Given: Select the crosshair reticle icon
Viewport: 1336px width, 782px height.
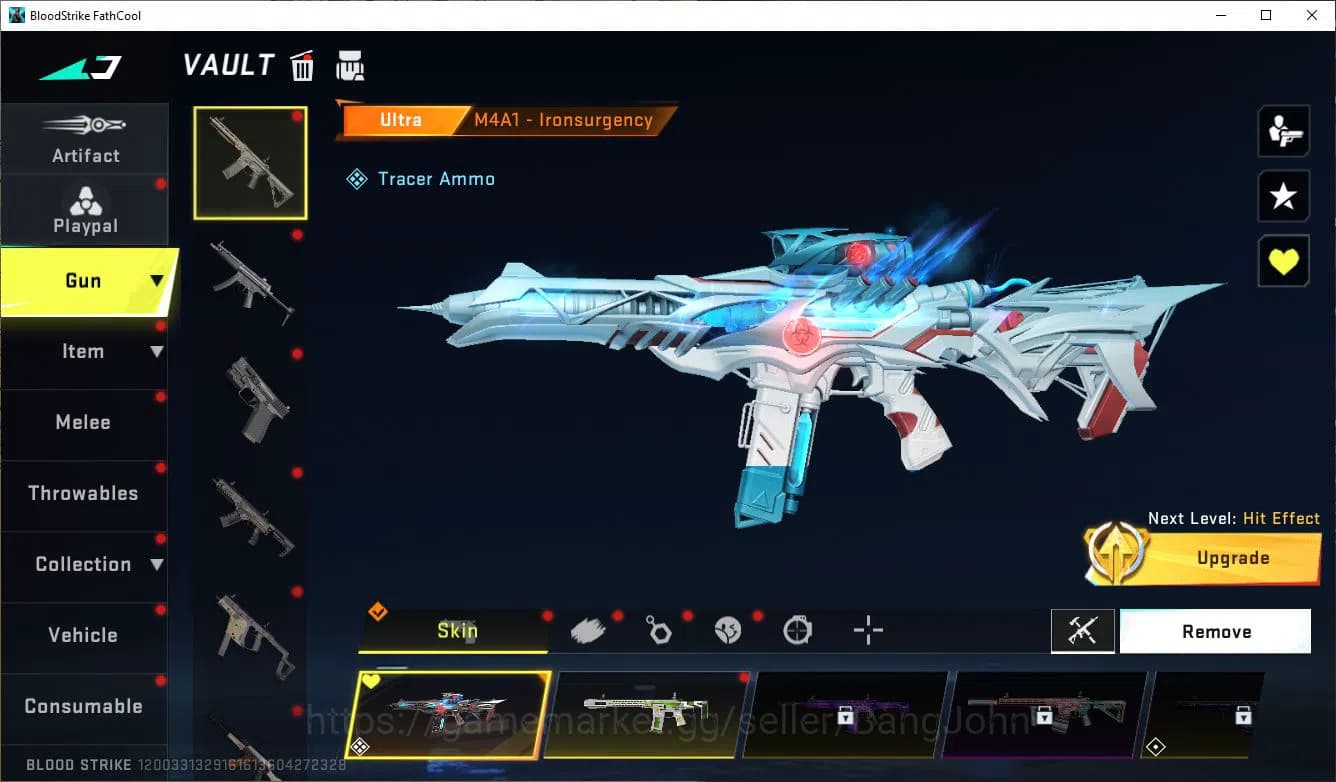Looking at the screenshot, I should (867, 628).
